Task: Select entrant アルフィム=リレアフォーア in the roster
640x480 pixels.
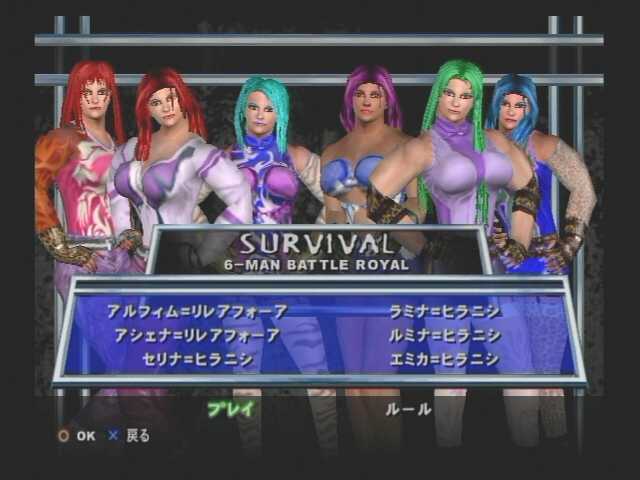Action: [196, 311]
